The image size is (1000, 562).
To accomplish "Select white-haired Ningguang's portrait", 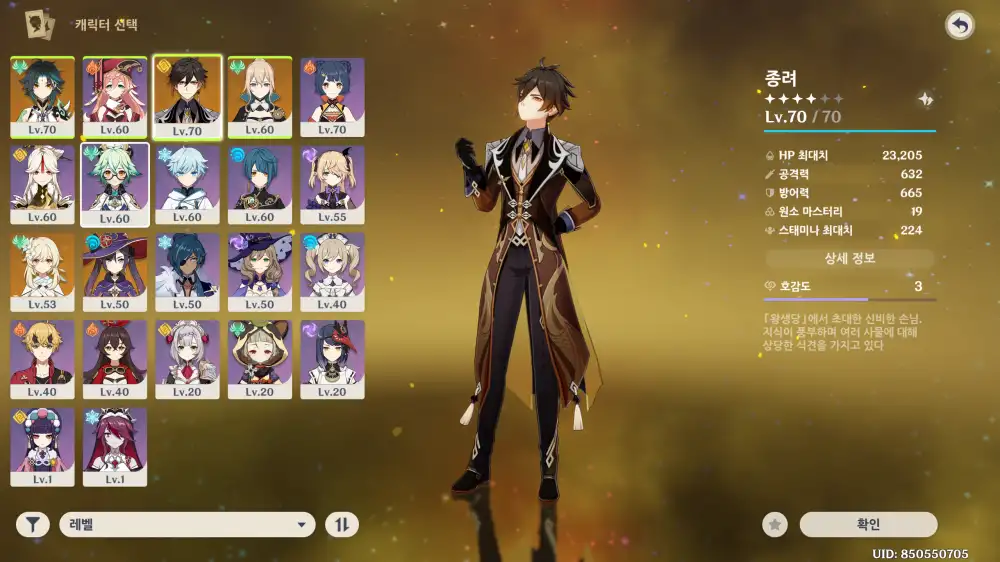I will 42,184.
